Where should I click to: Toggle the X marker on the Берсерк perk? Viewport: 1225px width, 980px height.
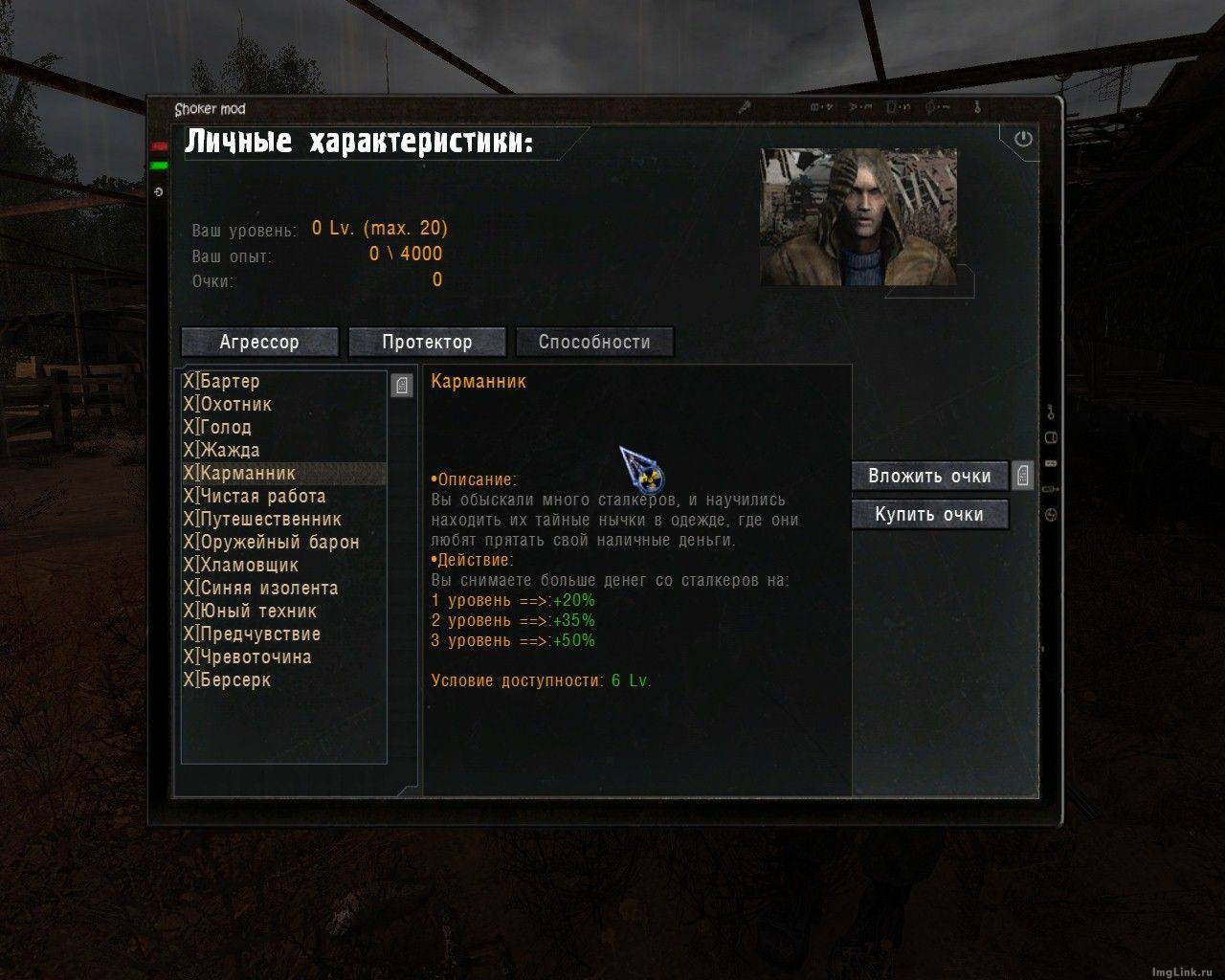(x=189, y=679)
